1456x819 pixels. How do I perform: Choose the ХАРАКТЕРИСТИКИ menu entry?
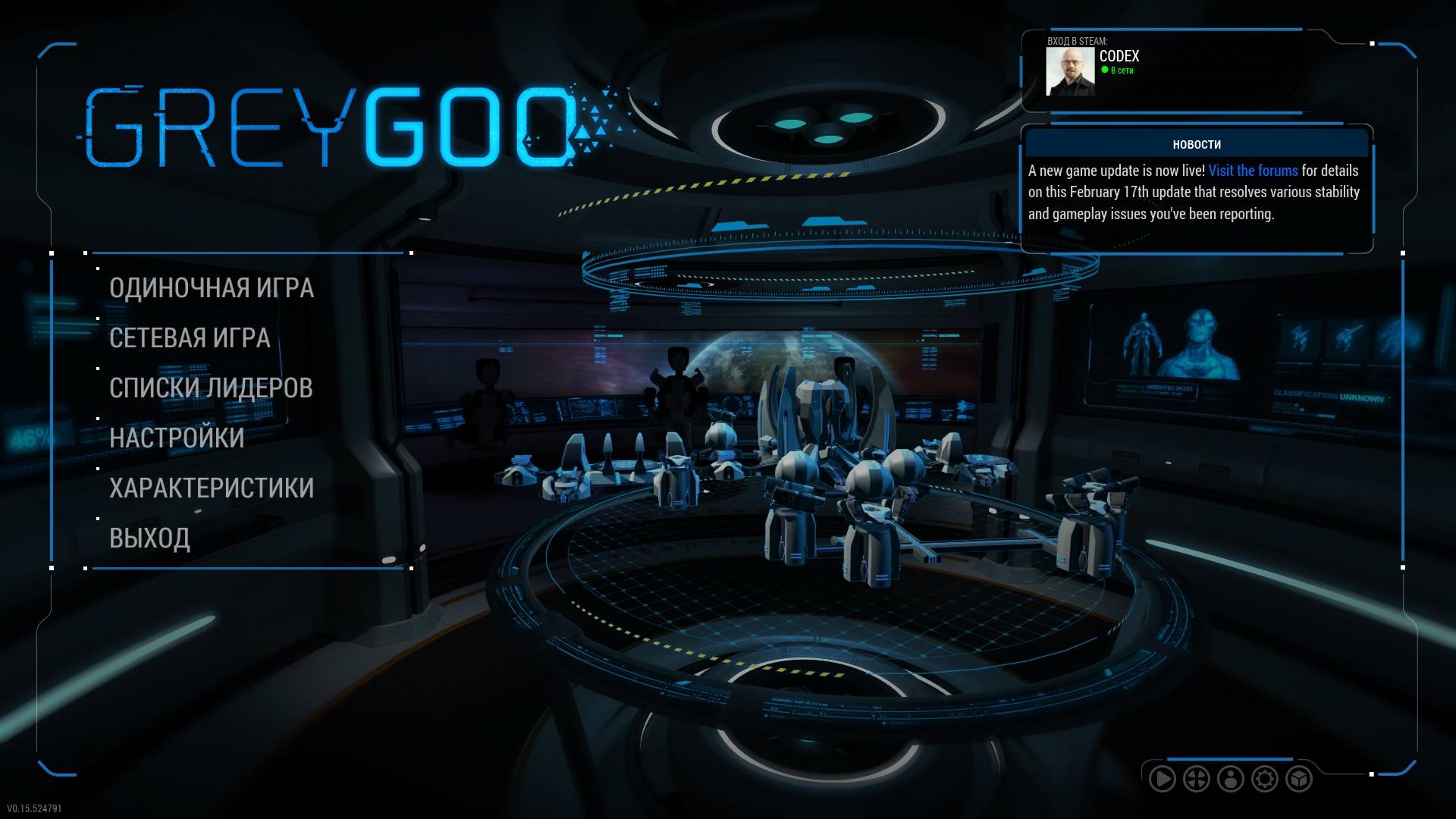211,488
